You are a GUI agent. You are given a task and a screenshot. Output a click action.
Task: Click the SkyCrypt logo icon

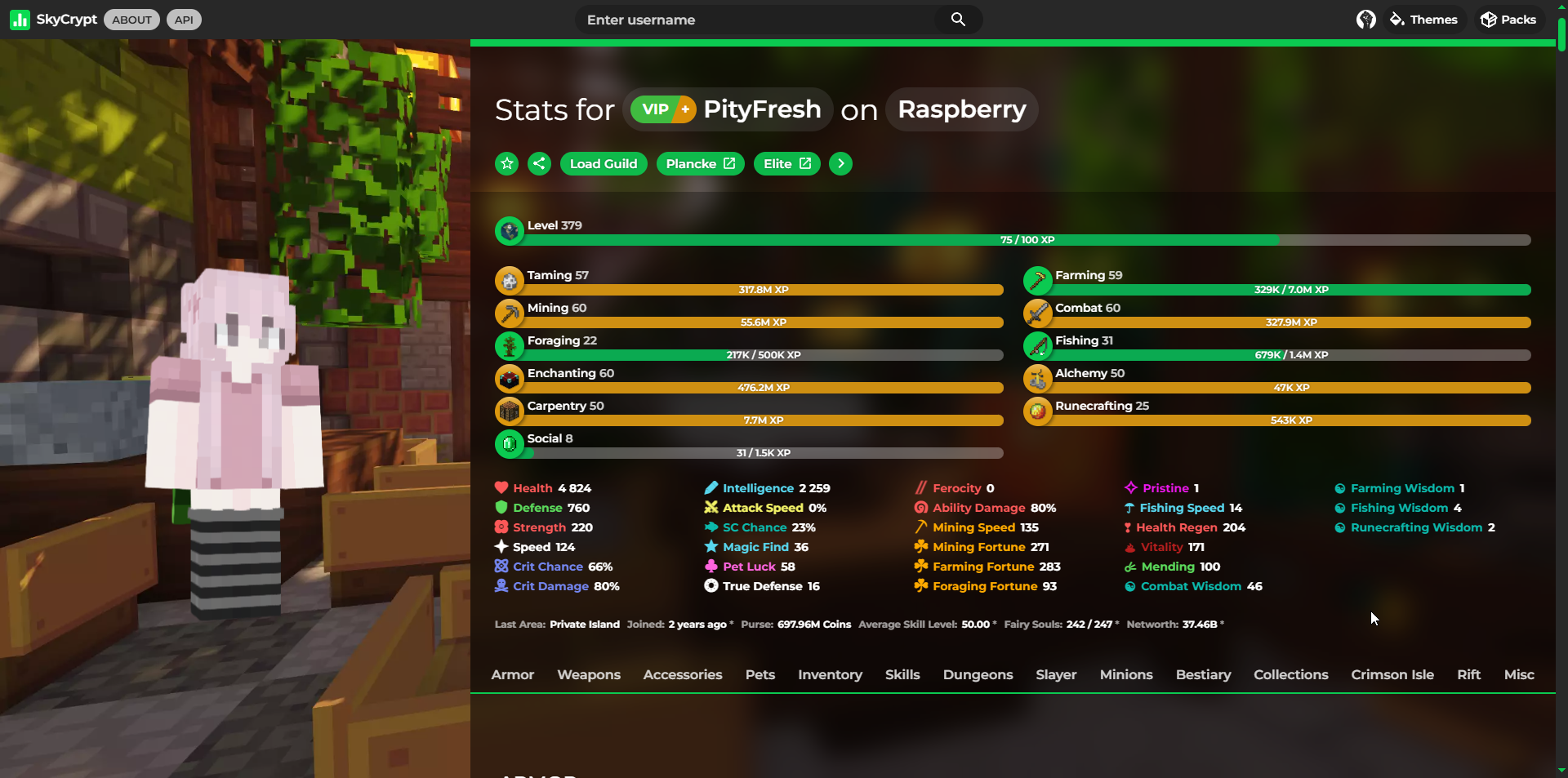click(19, 19)
